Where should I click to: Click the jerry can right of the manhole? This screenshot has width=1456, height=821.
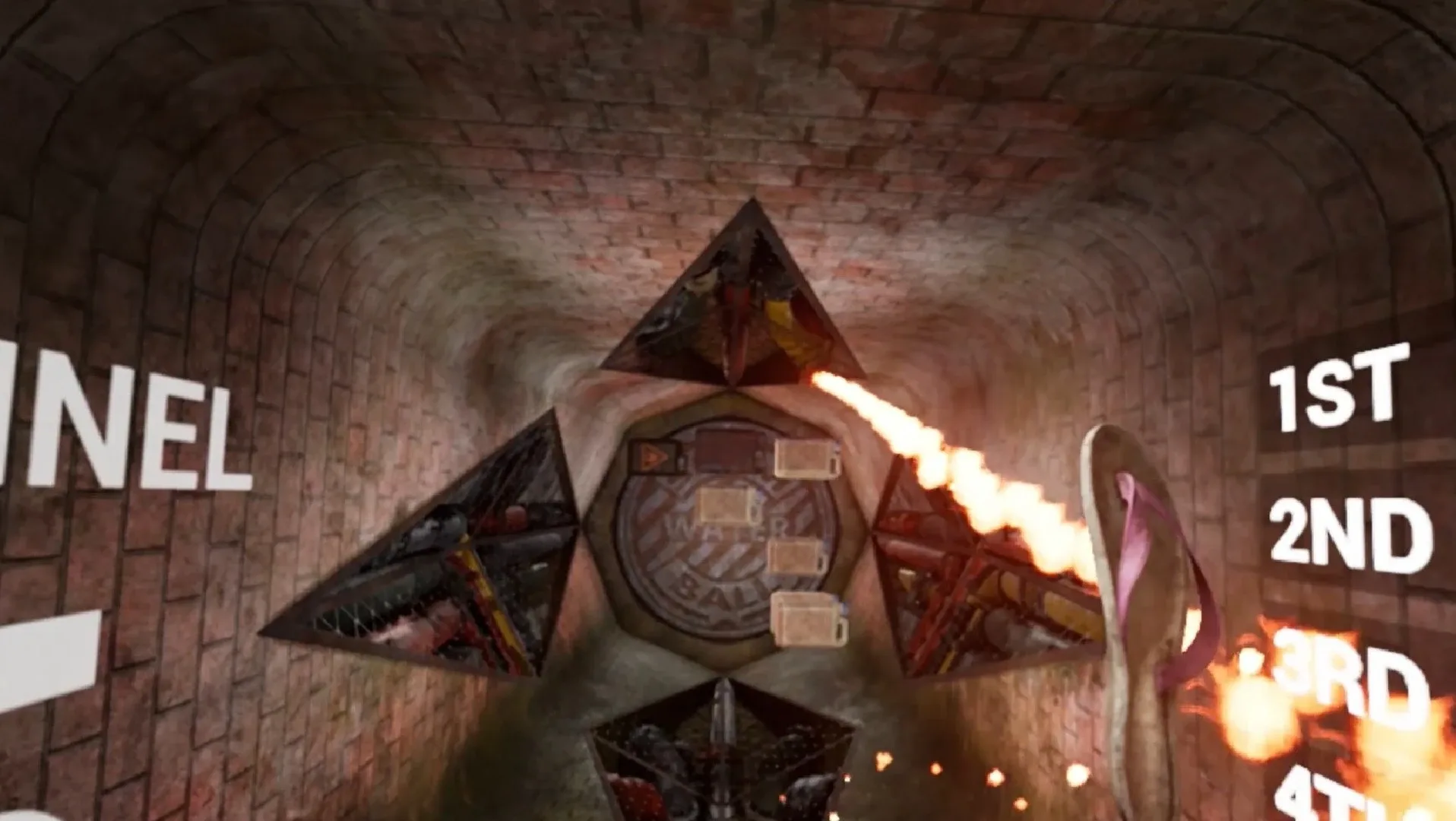pyautogui.click(x=795, y=556)
